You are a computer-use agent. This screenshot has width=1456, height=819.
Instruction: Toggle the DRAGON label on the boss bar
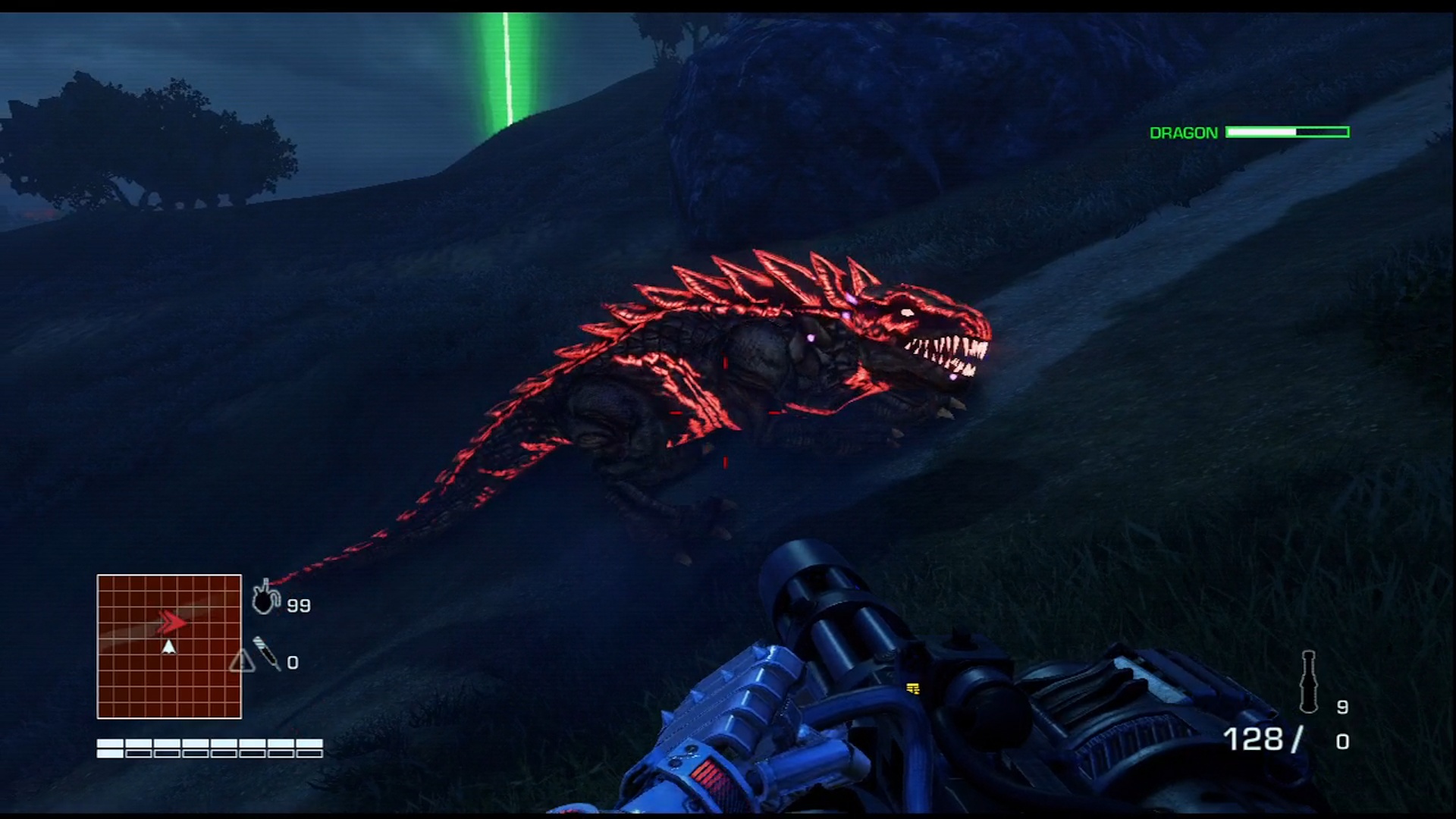(x=1182, y=132)
